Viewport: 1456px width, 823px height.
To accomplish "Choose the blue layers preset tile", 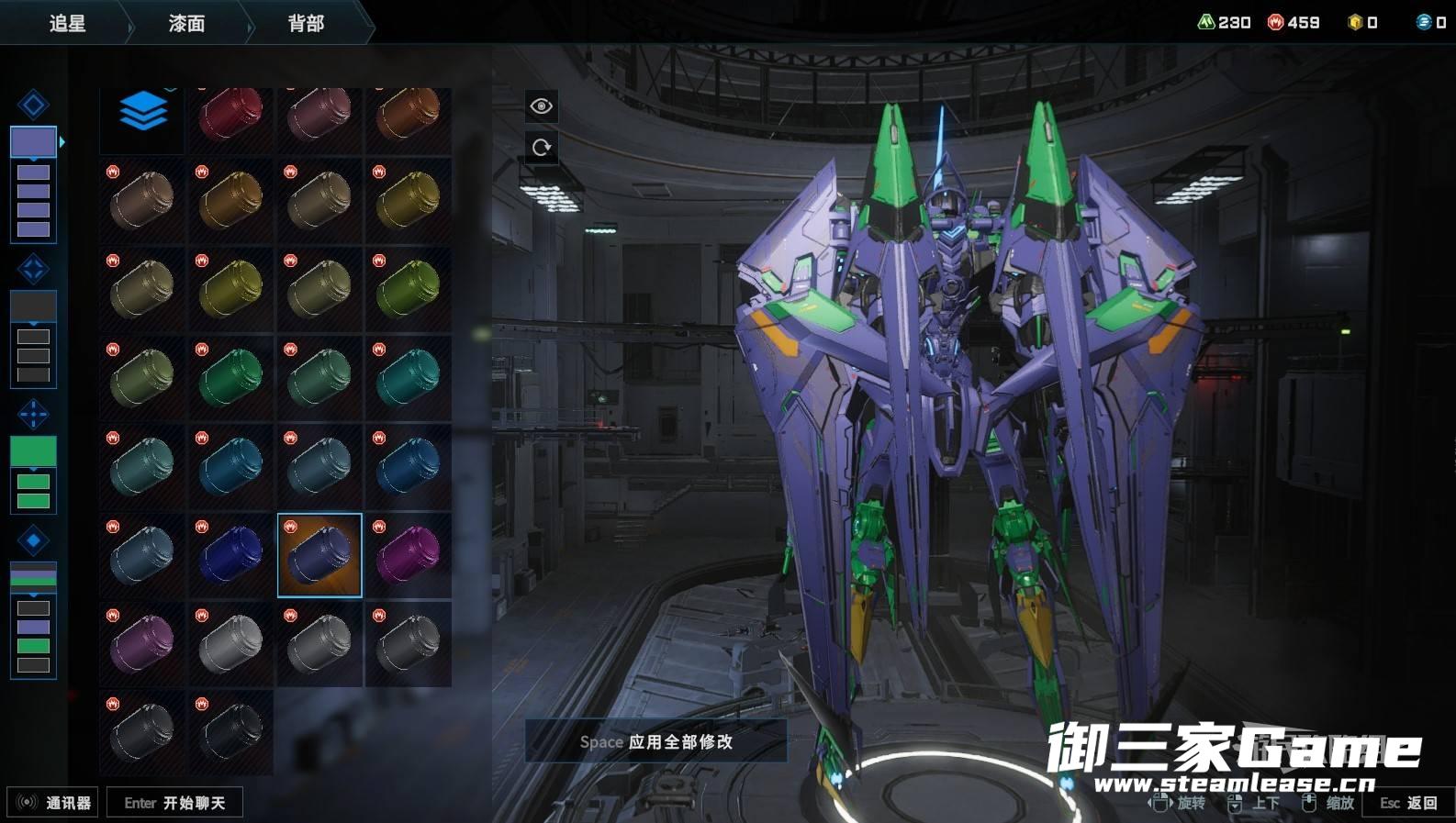I will (x=142, y=114).
